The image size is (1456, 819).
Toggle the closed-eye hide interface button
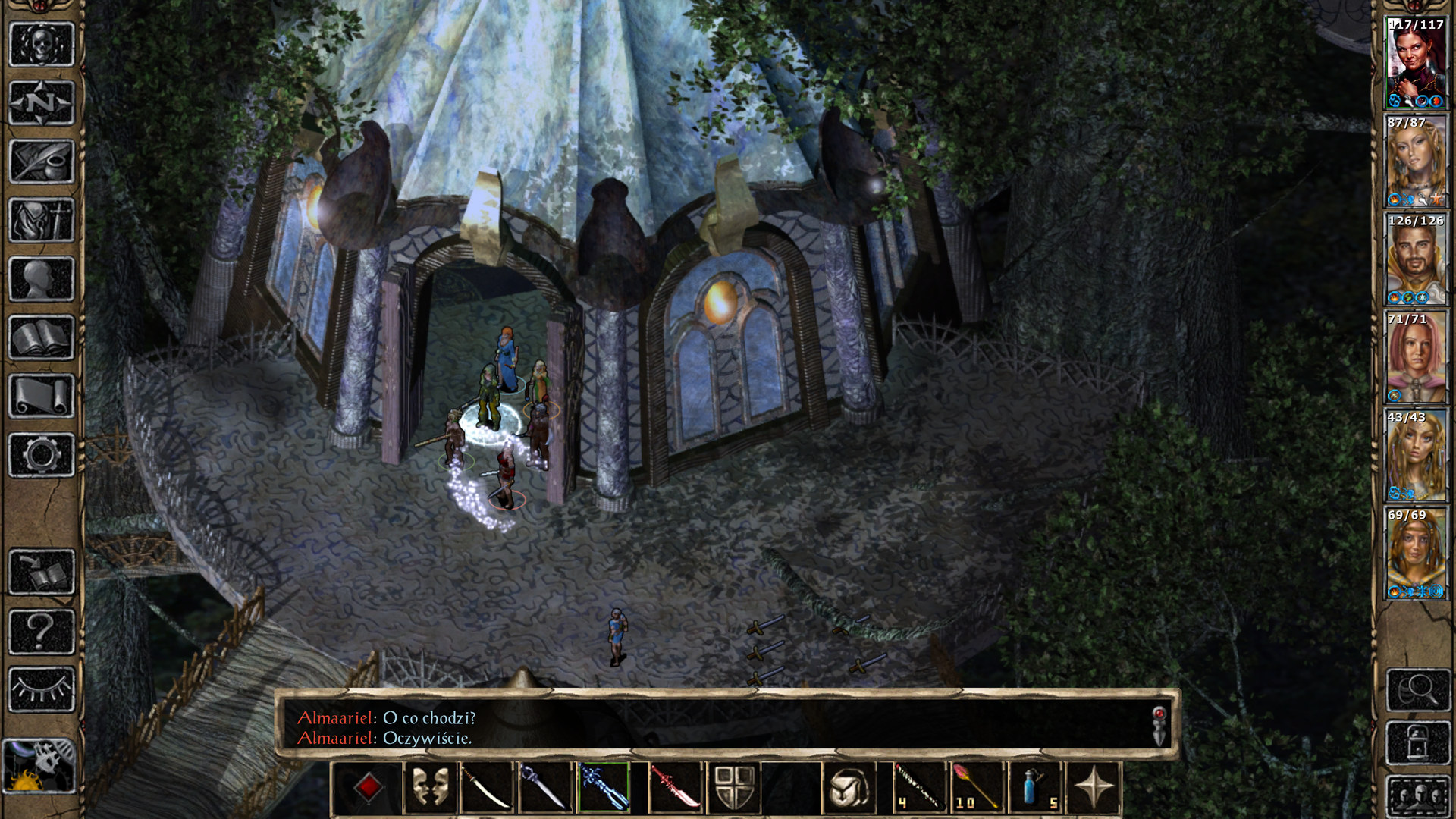point(42,689)
